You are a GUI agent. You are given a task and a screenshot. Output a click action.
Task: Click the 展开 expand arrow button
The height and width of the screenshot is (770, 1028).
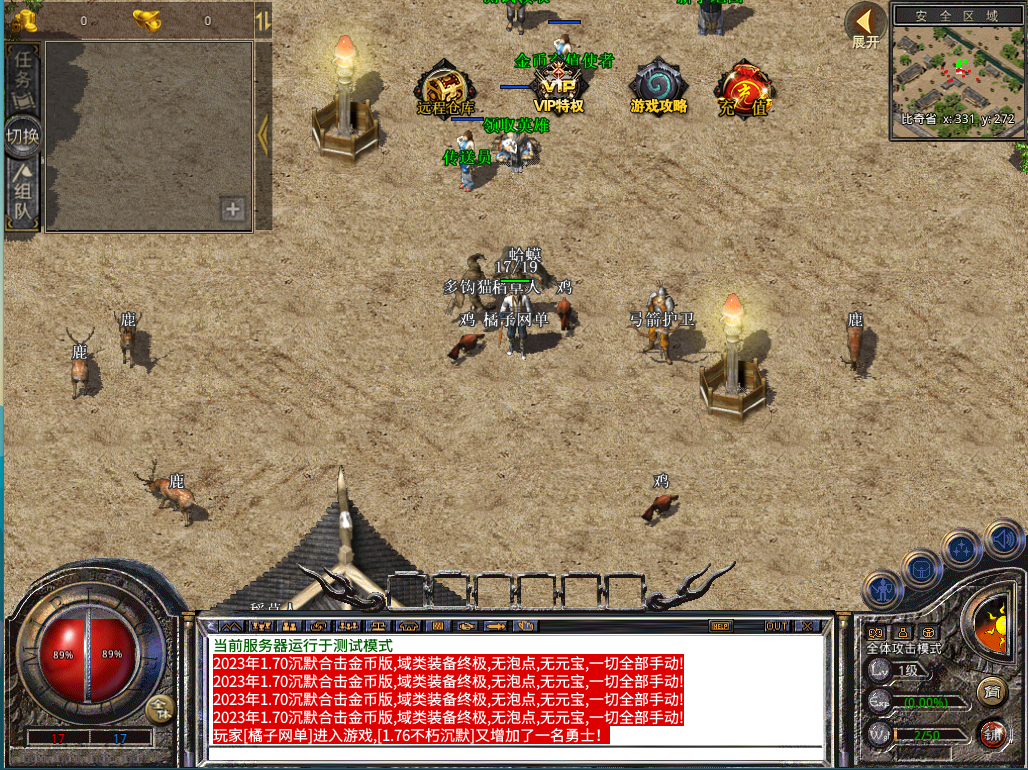coord(865,25)
